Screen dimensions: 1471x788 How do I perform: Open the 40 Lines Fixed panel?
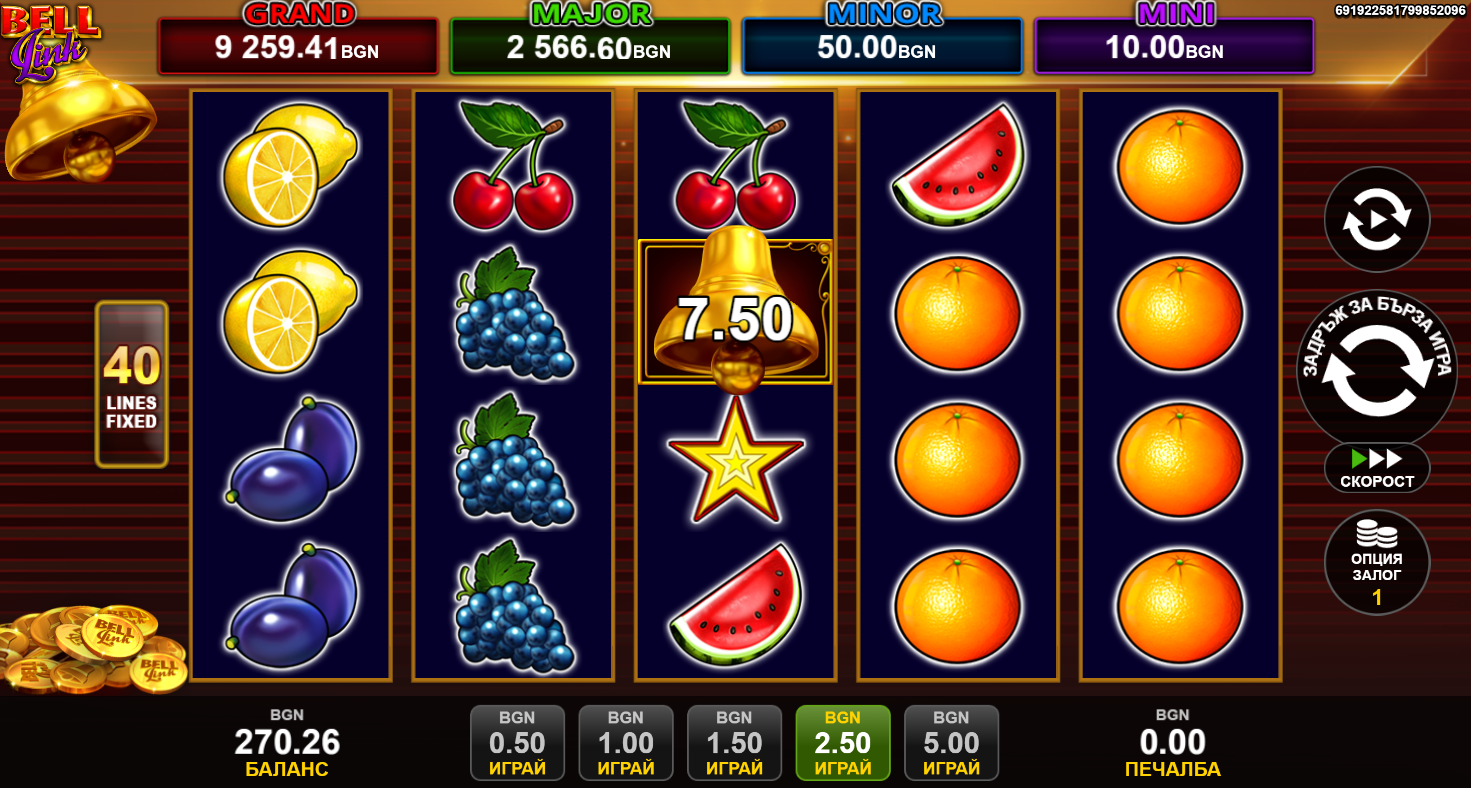[x=131, y=384]
